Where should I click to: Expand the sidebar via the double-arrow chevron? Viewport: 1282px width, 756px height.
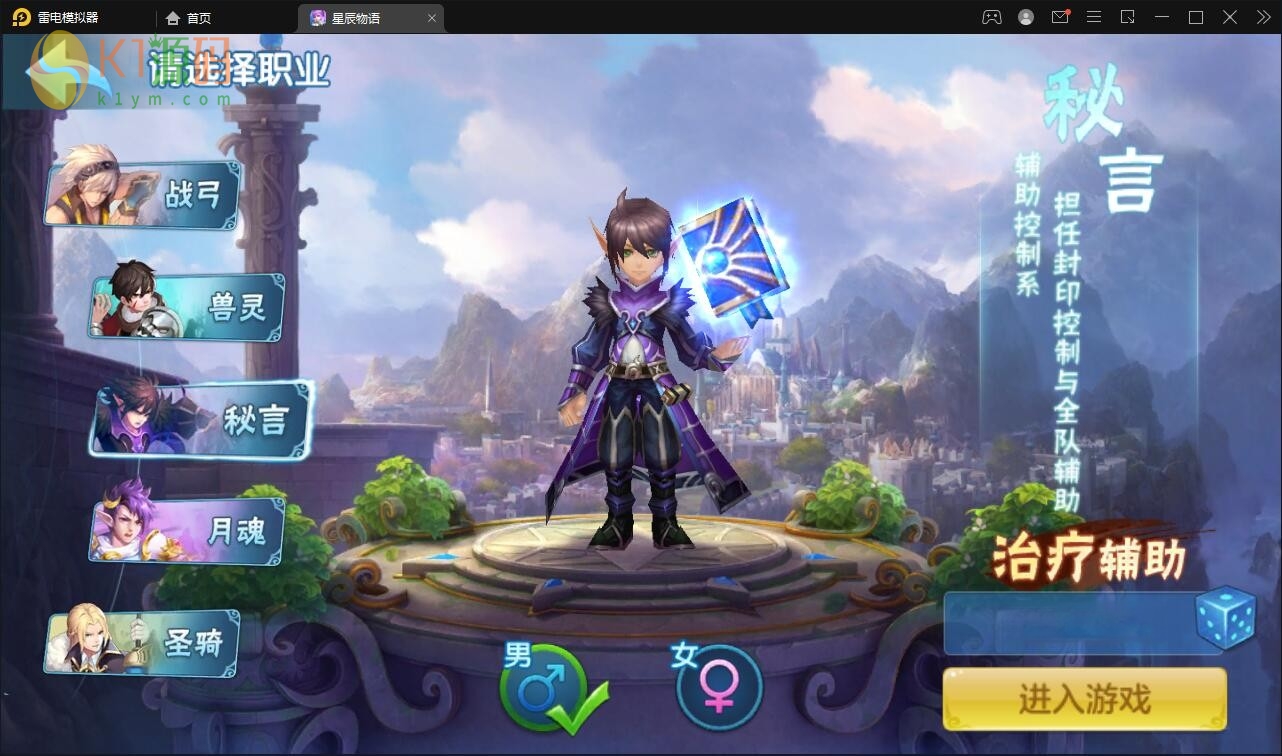coord(1263,17)
